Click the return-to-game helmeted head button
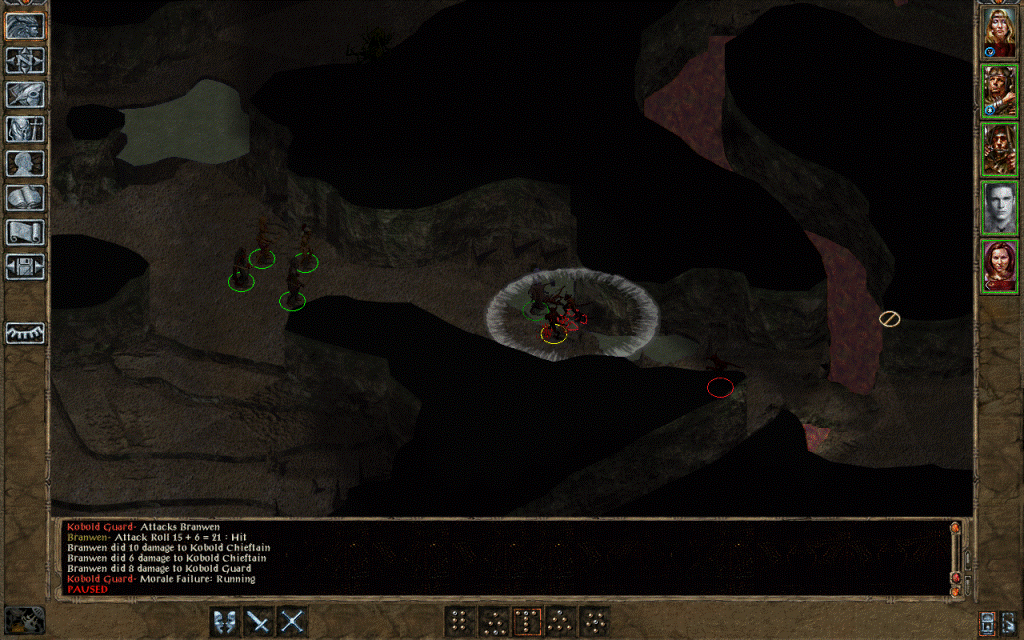Screen dimensions: 1024x640 [24, 26]
